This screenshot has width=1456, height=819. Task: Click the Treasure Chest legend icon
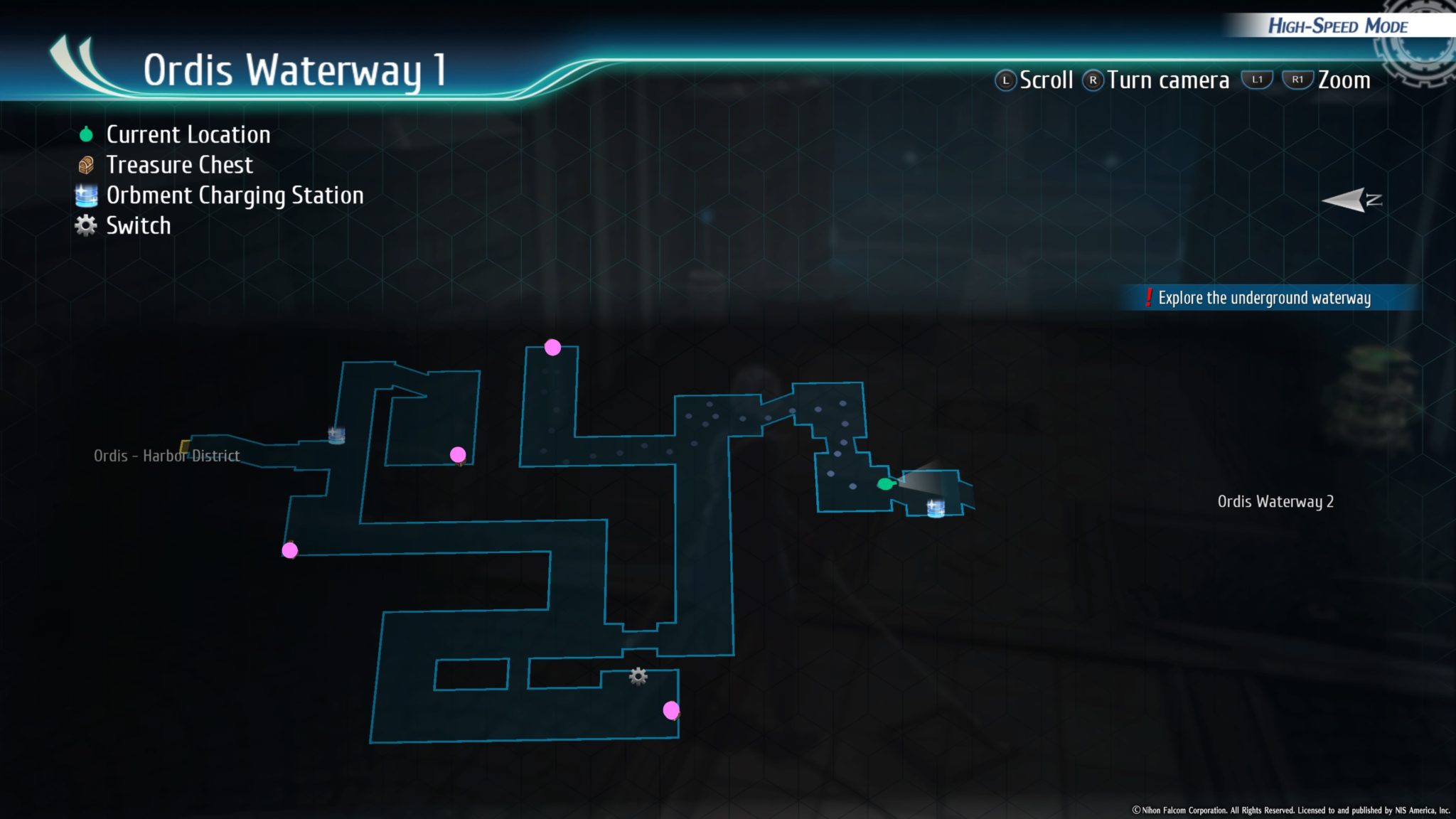pos(85,164)
